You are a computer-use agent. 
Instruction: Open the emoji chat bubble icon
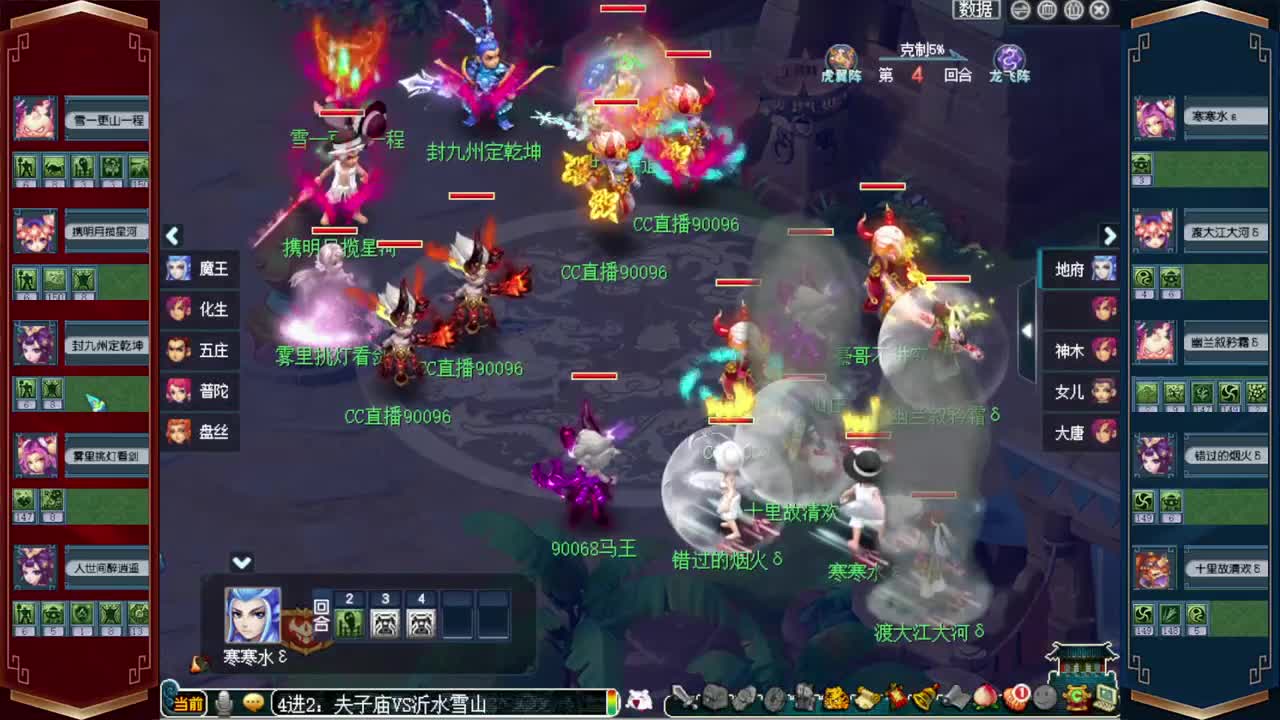pos(254,701)
